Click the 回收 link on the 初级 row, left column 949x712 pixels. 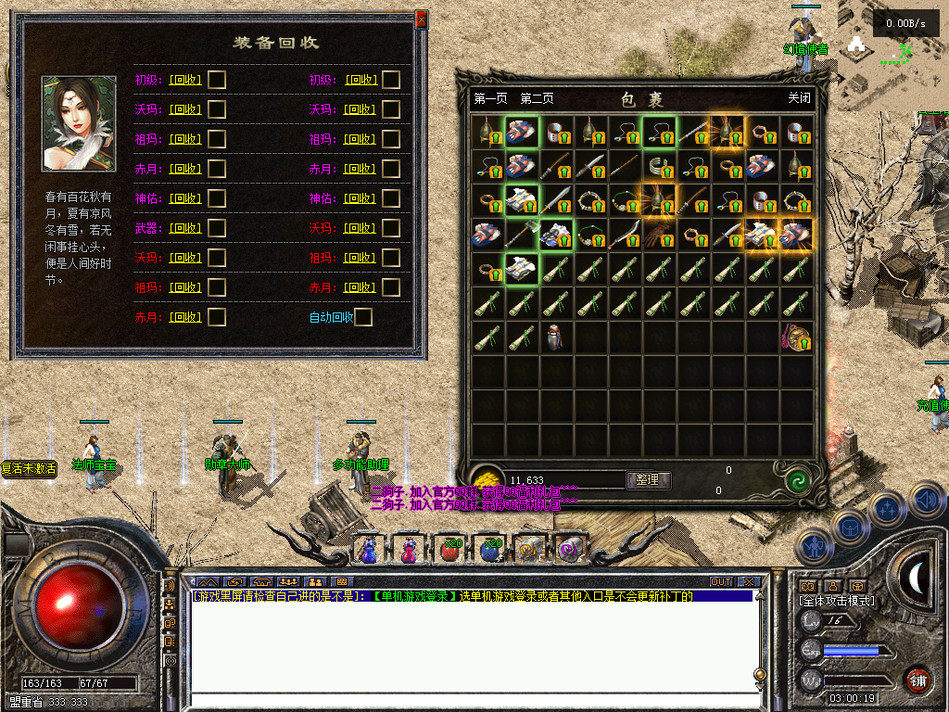[185, 80]
